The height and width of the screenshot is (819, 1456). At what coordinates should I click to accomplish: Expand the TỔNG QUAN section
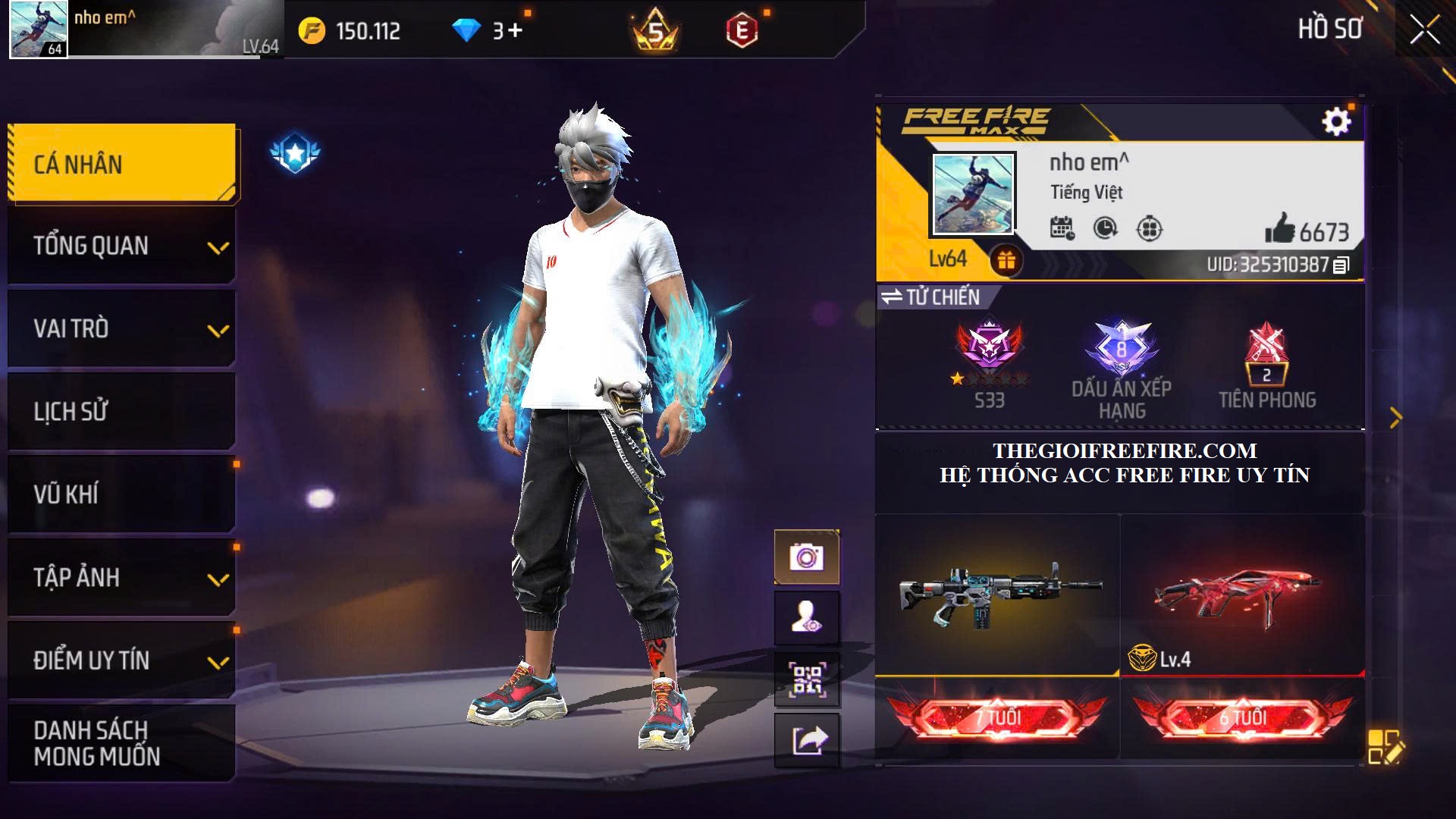[121, 246]
